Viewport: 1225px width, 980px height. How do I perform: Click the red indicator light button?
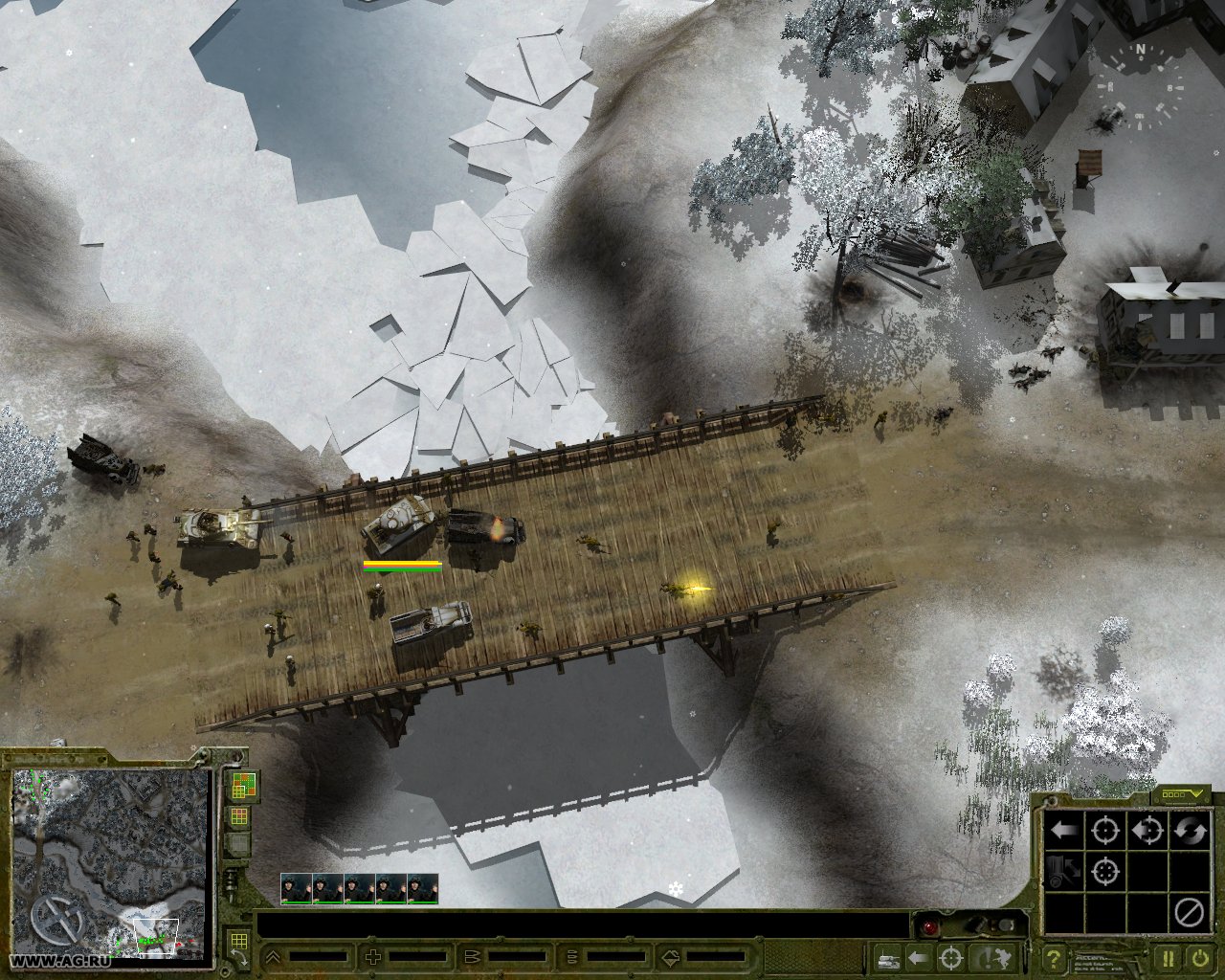coord(928,927)
